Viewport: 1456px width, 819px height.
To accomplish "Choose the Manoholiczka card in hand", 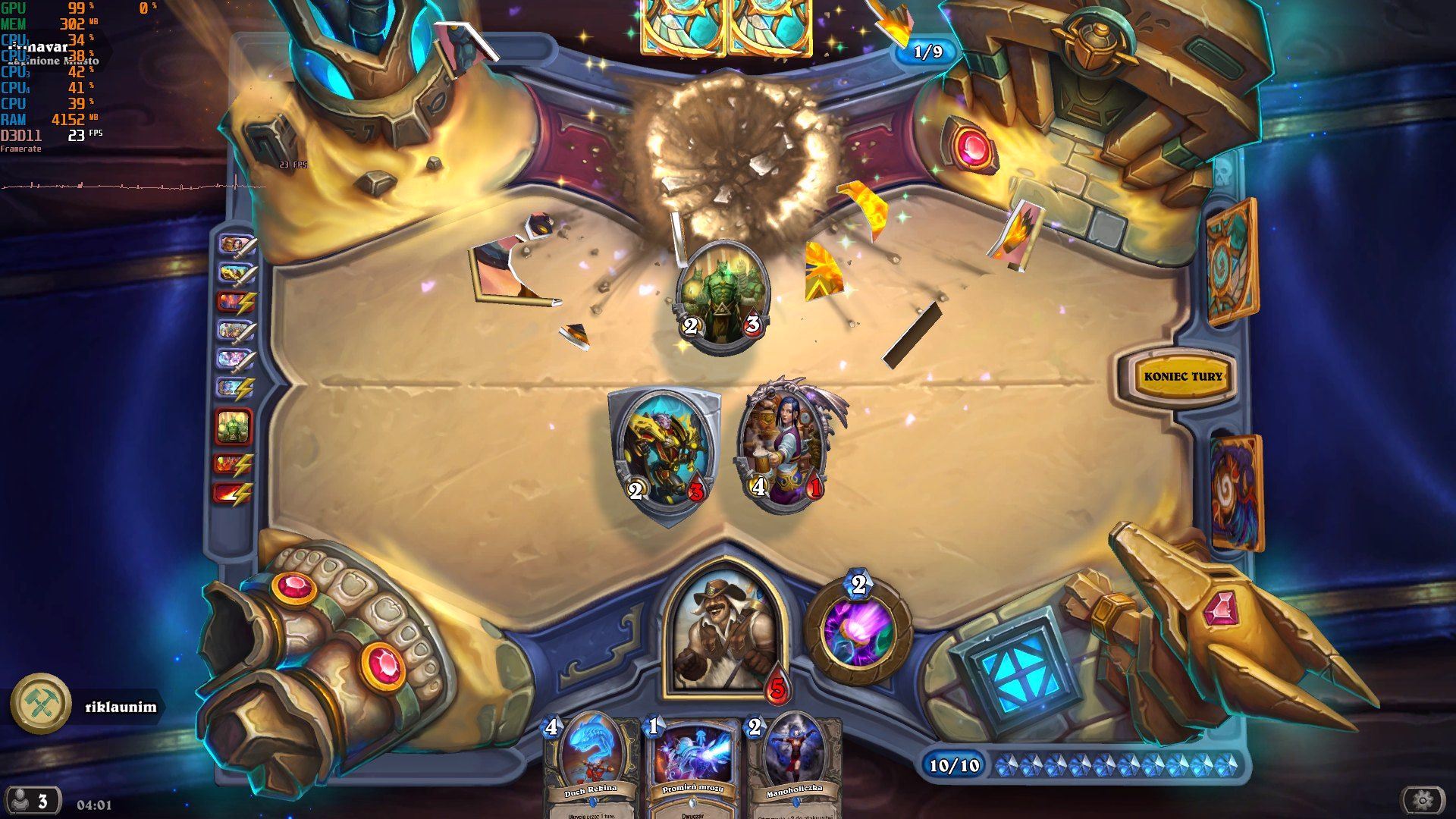I will (x=793, y=766).
